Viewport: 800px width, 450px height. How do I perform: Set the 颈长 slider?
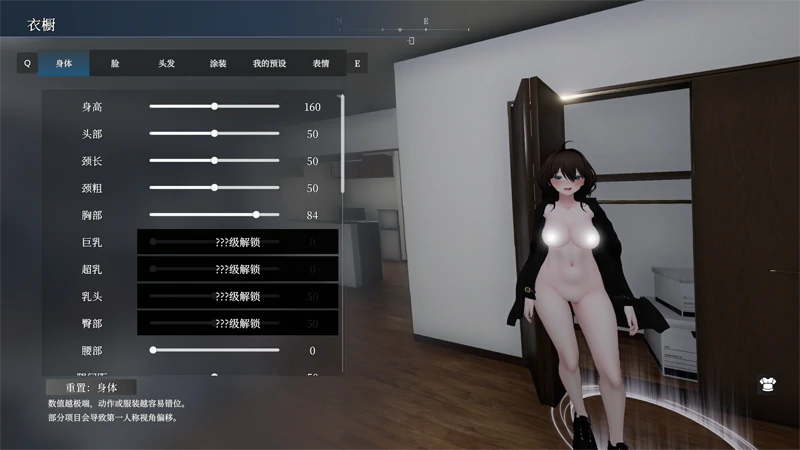(214, 160)
